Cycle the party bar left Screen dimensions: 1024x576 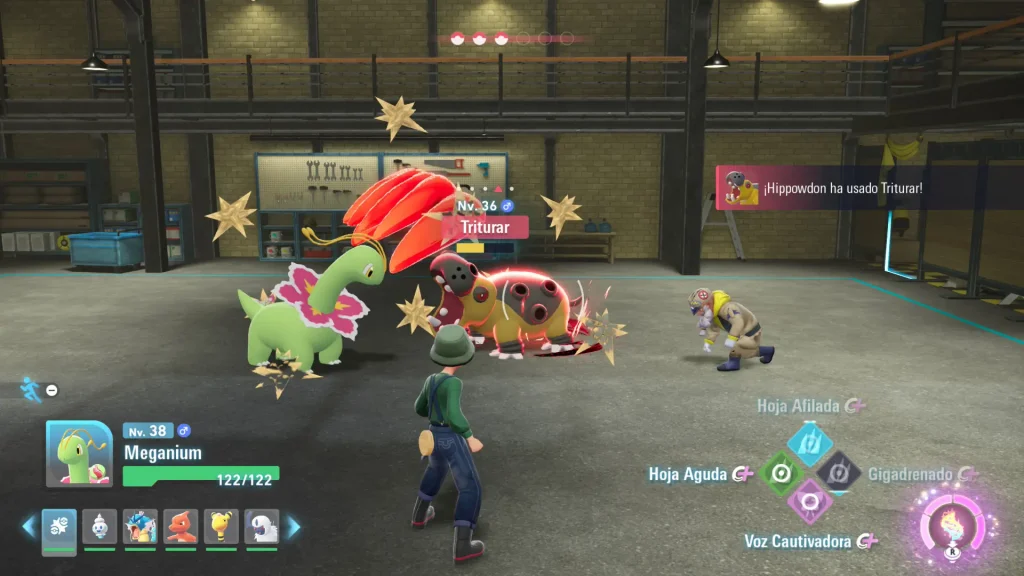[x=29, y=527]
